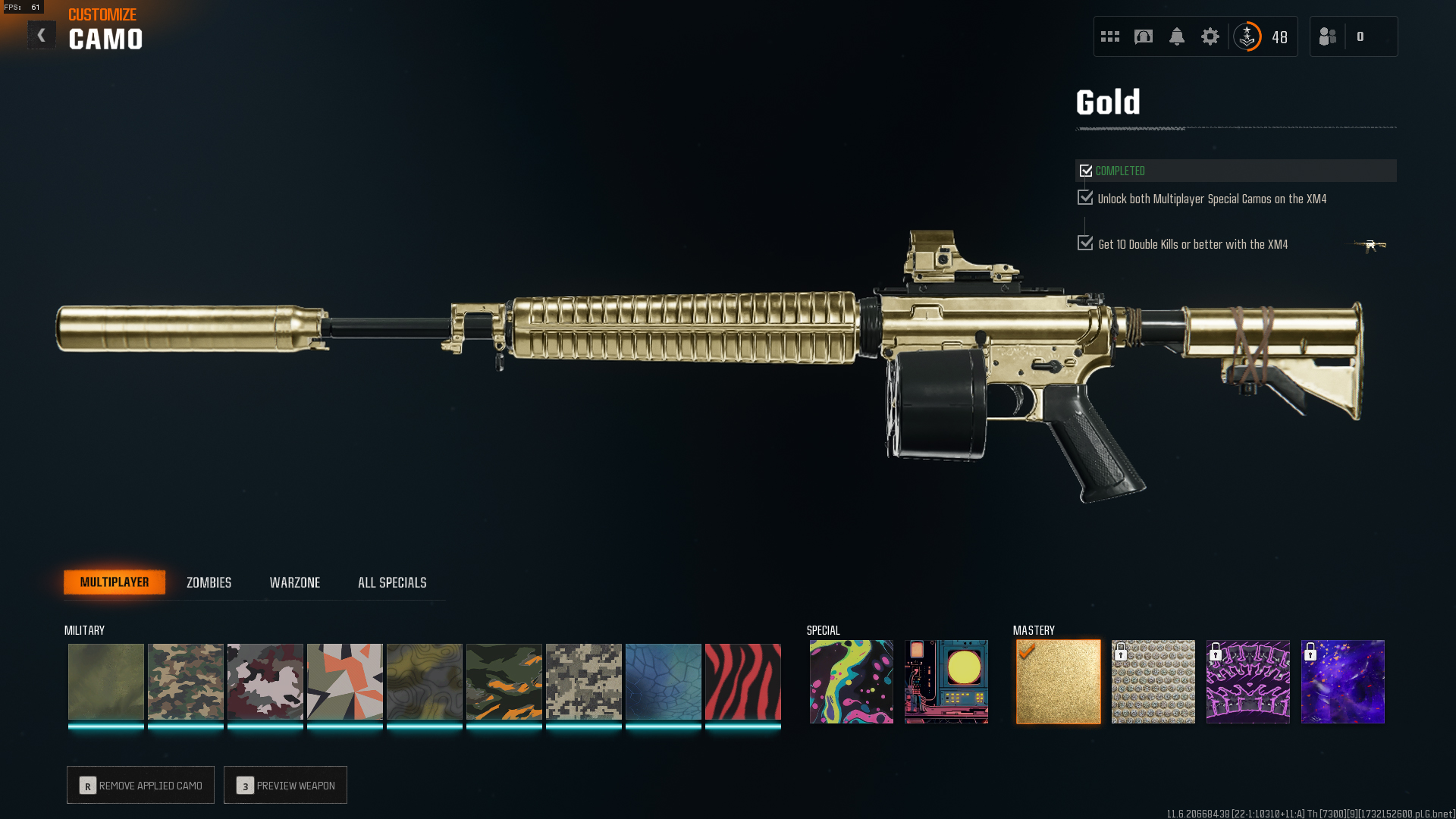Select the red tiger stripe military camo

click(x=742, y=681)
